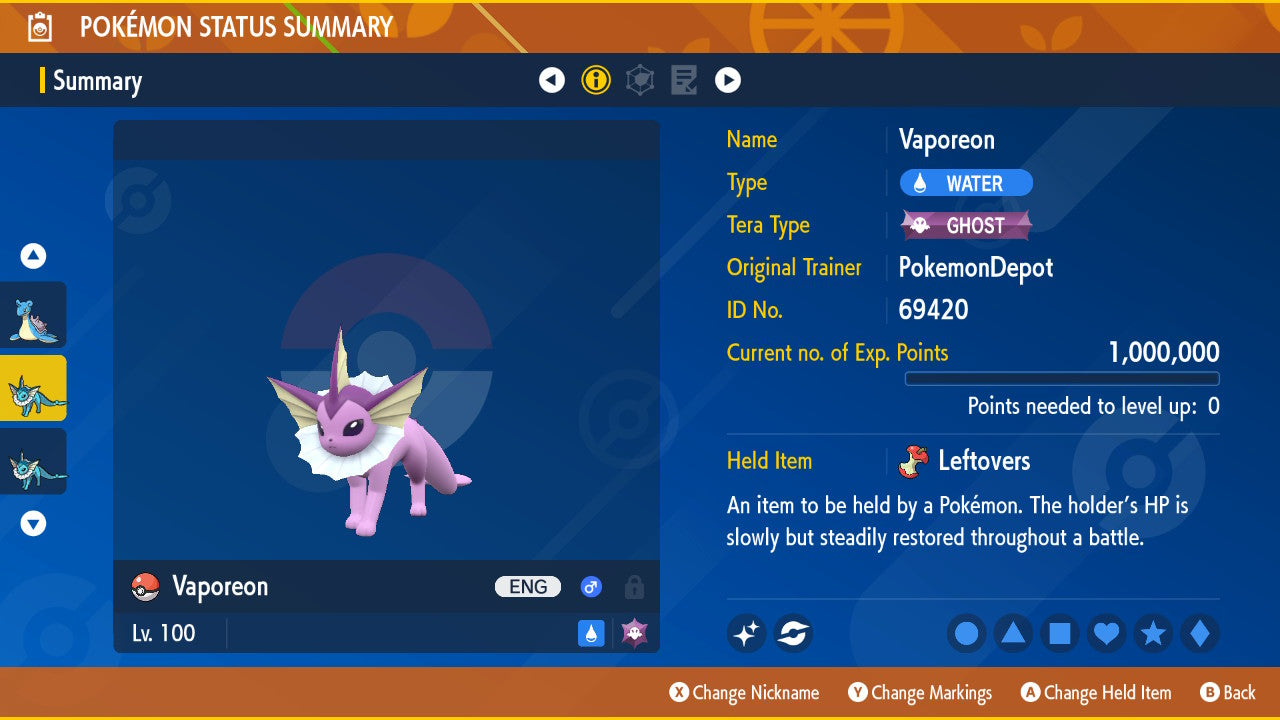Choose the Change Nickname option
1280x720 pixels.
(x=744, y=692)
